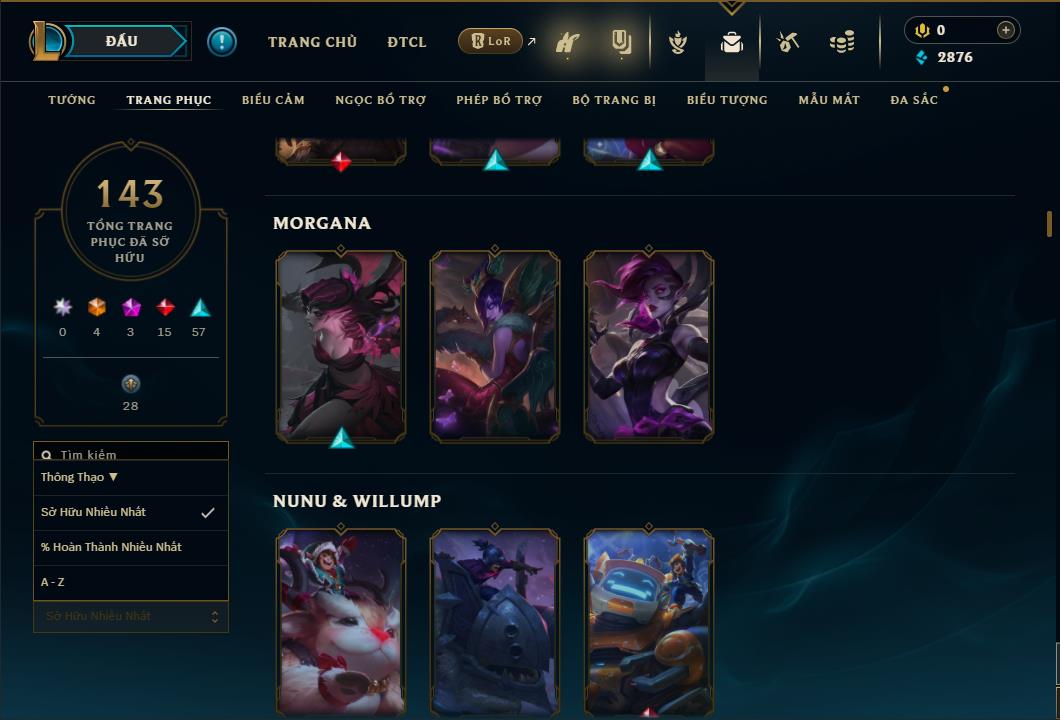Switch to ĐTCL mode tab
1060x720 pixels.
[407, 42]
